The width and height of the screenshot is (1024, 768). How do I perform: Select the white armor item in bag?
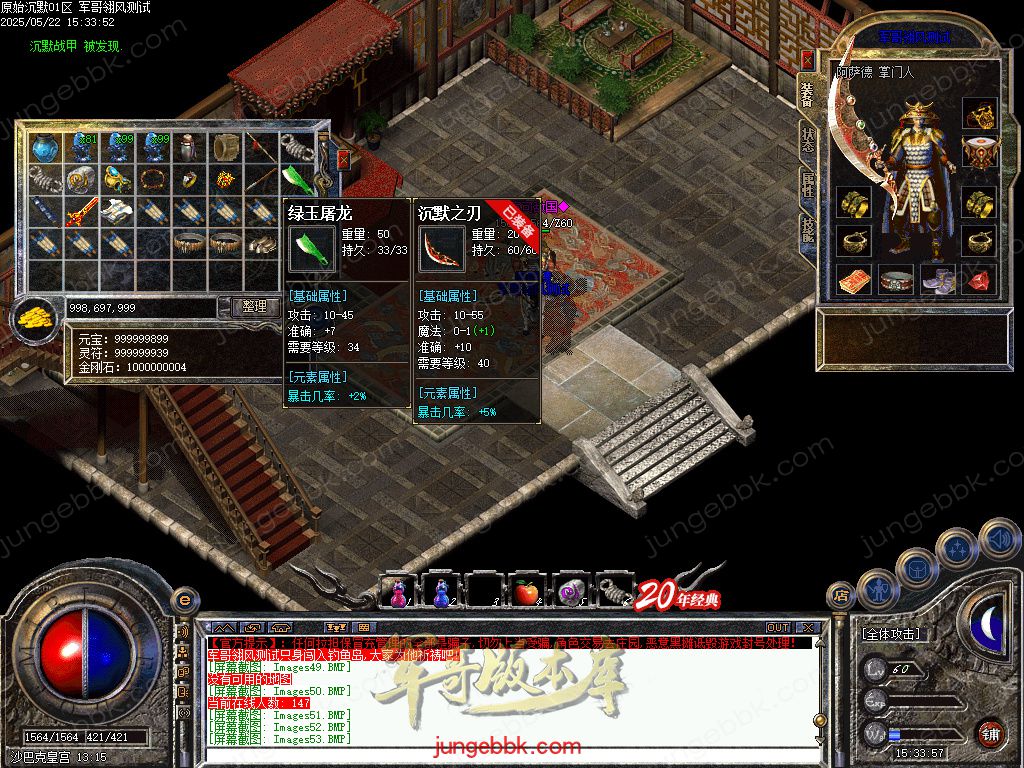pyautogui.click(x=117, y=211)
